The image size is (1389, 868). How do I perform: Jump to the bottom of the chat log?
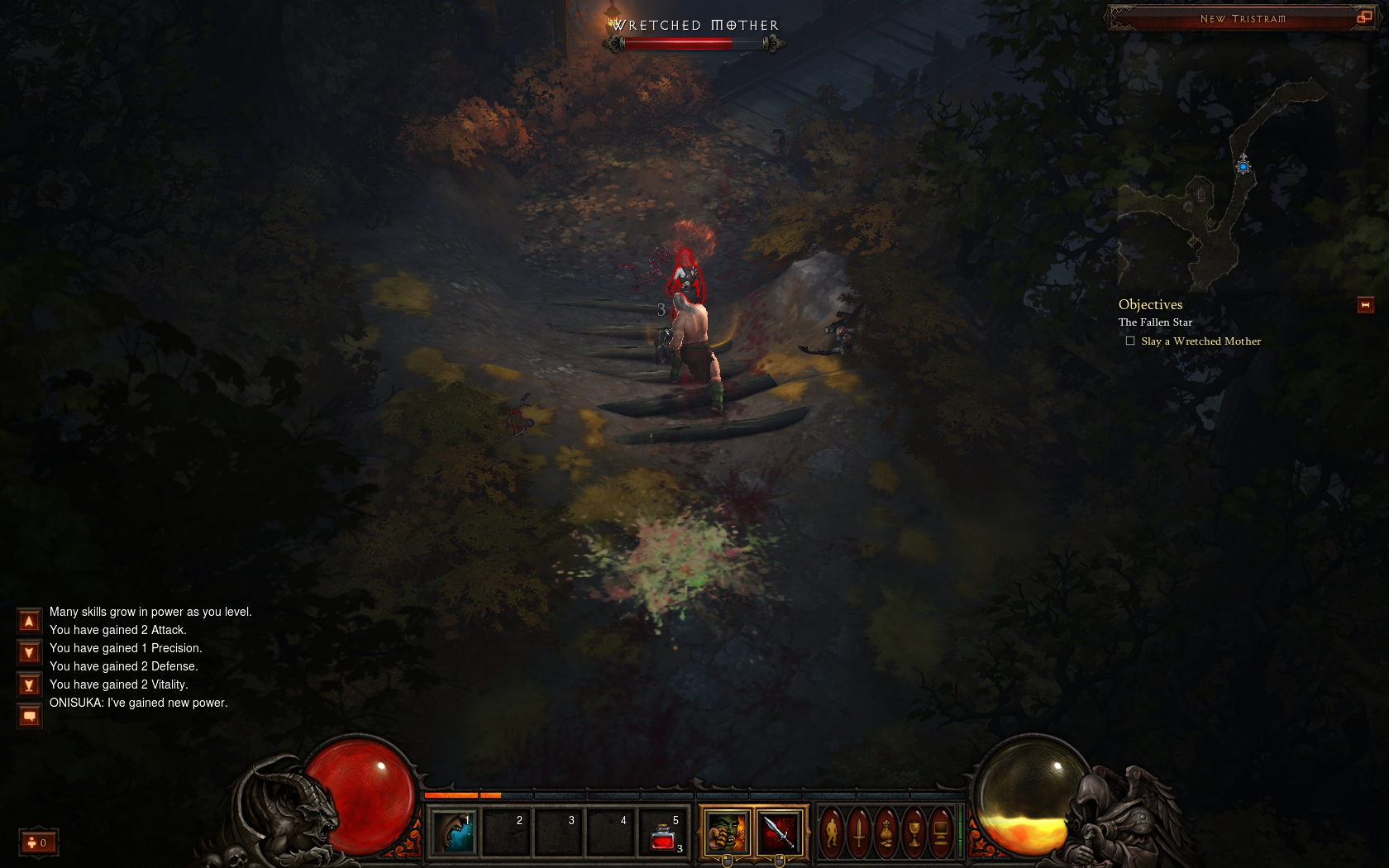29,684
